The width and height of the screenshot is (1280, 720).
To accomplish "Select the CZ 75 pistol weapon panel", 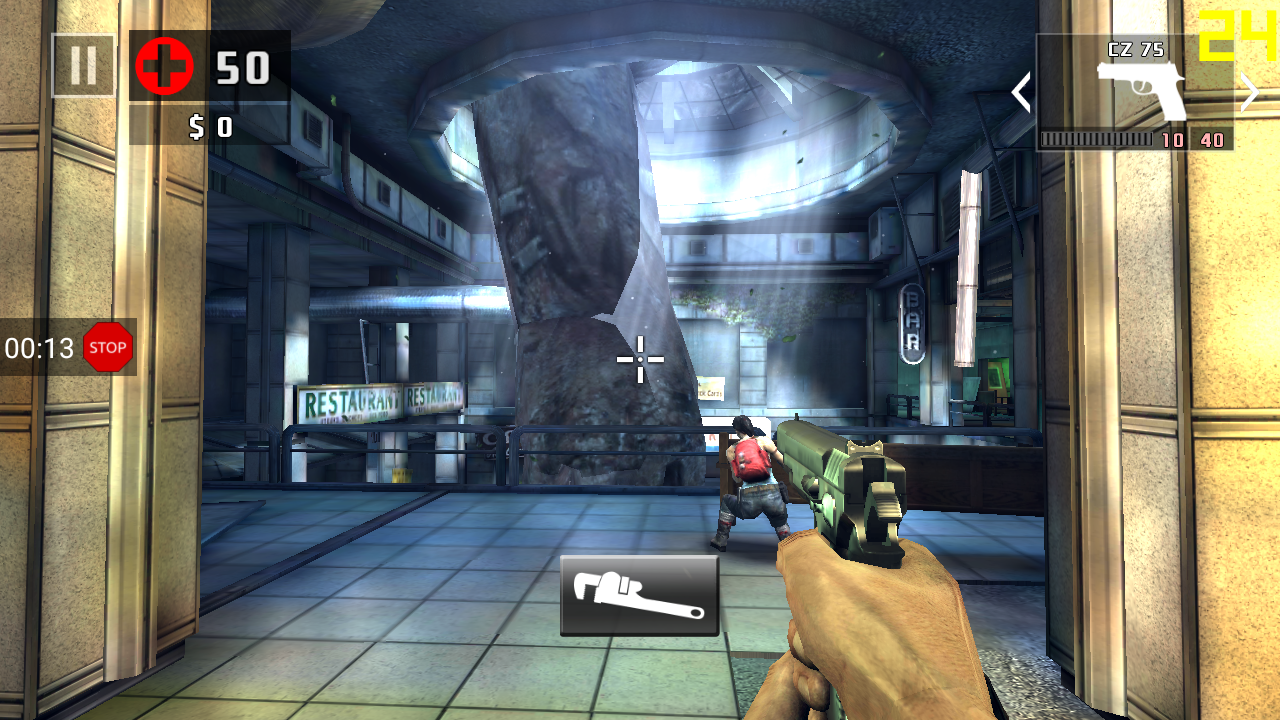I will pos(1135,92).
